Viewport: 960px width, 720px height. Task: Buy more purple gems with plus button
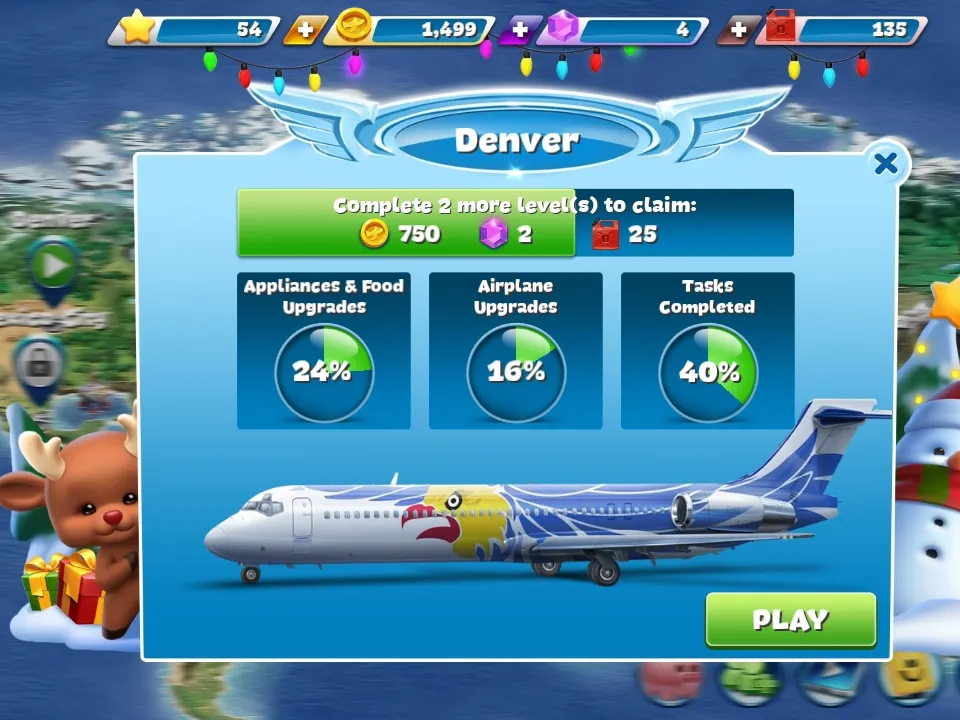click(x=519, y=30)
